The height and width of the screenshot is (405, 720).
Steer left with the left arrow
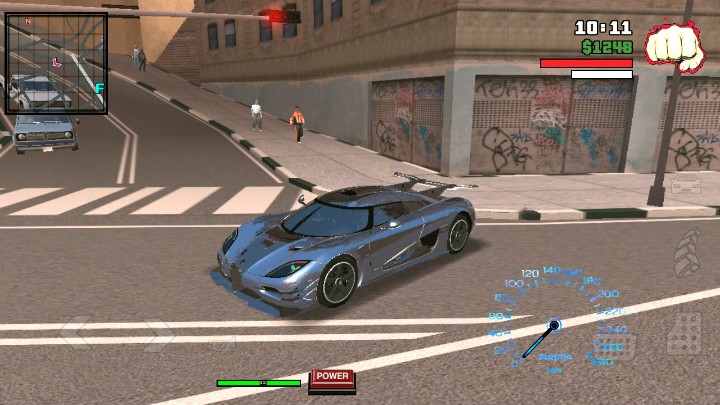tap(77, 332)
